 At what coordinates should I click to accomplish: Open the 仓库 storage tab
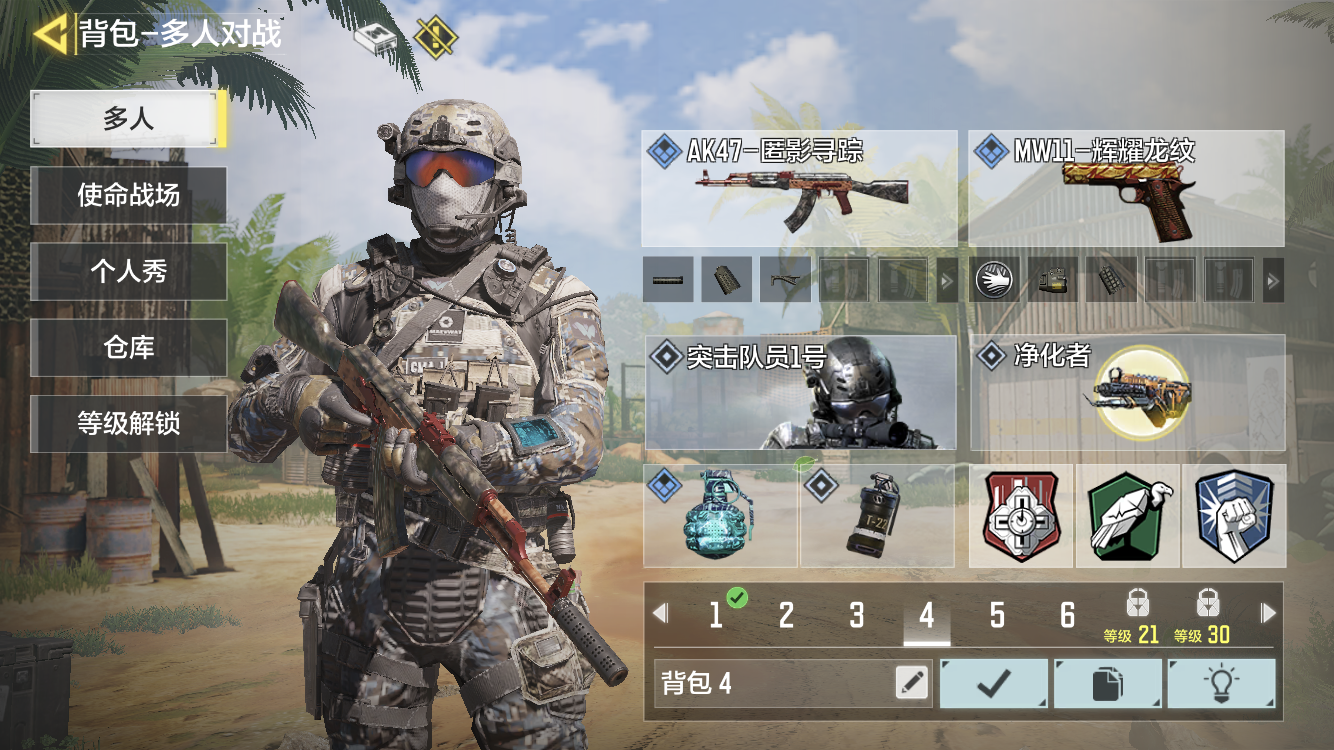pyautogui.click(x=128, y=347)
